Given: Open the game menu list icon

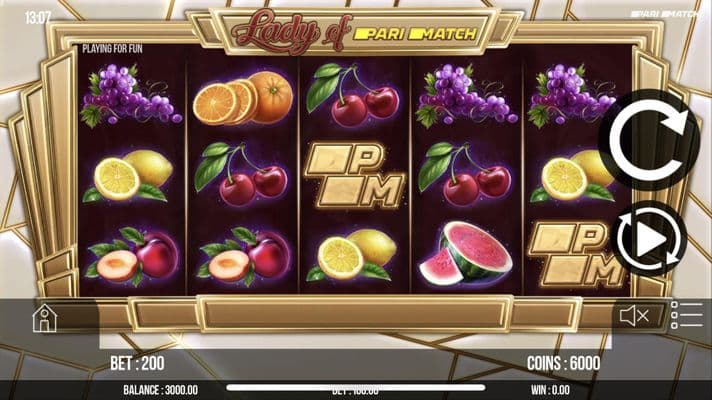Looking at the screenshot, I should [x=687, y=315].
